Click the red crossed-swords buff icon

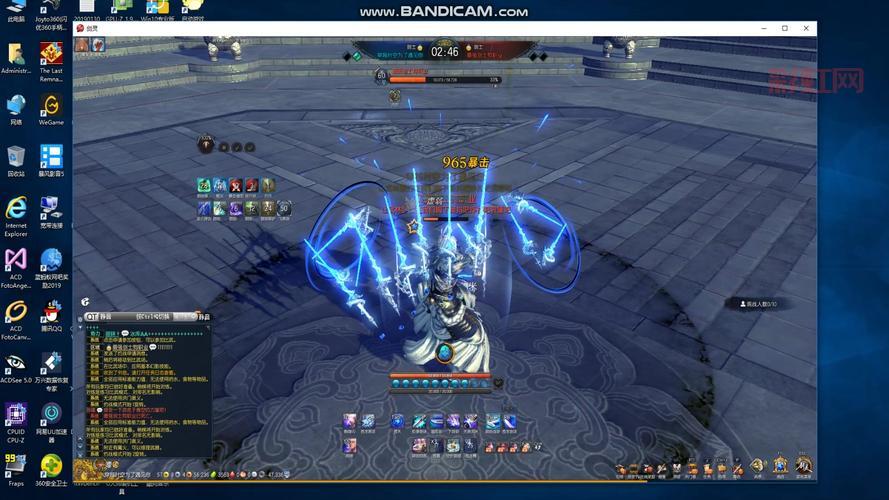(236, 185)
